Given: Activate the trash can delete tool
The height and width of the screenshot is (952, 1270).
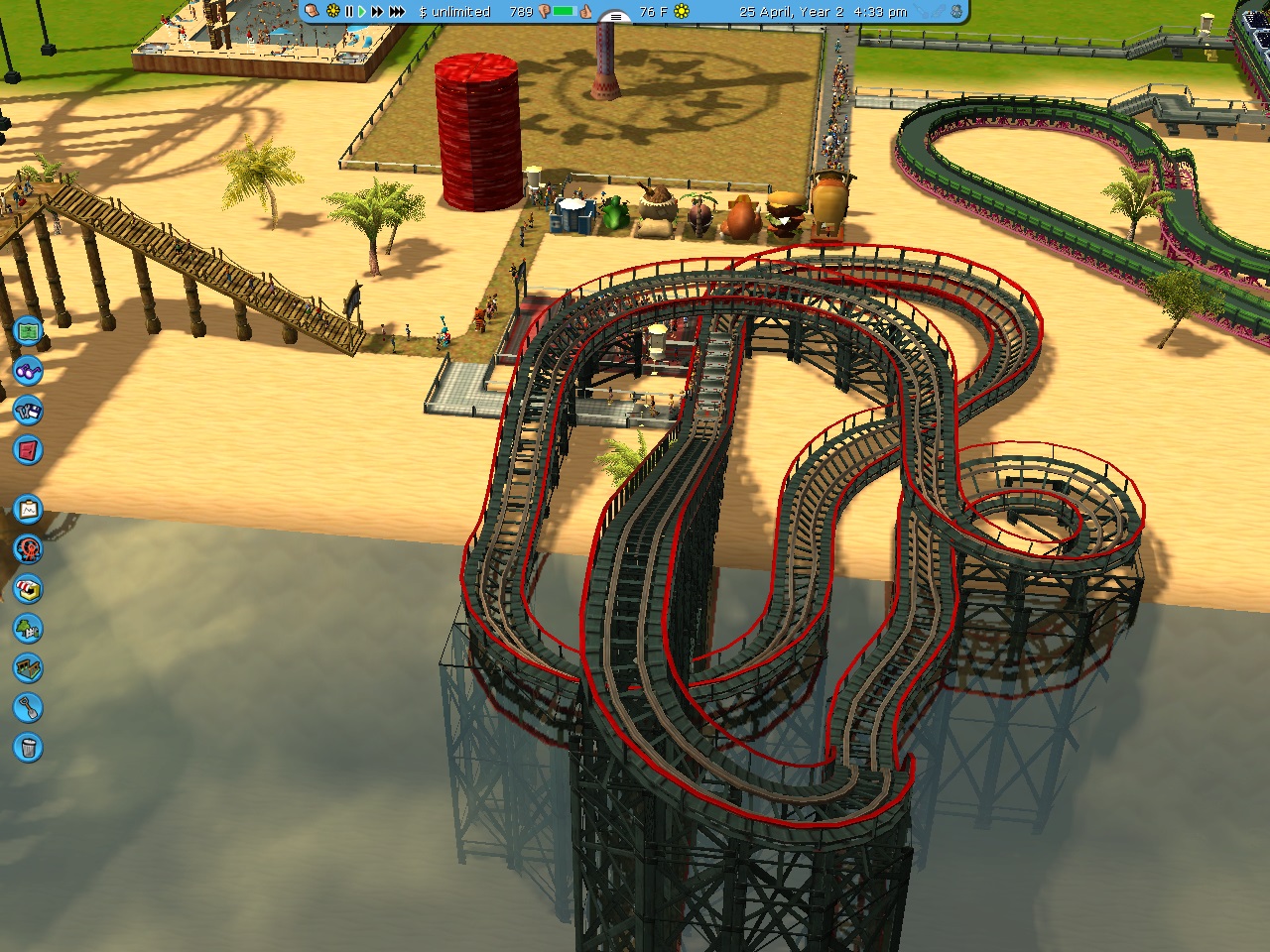Looking at the screenshot, I should [x=28, y=748].
